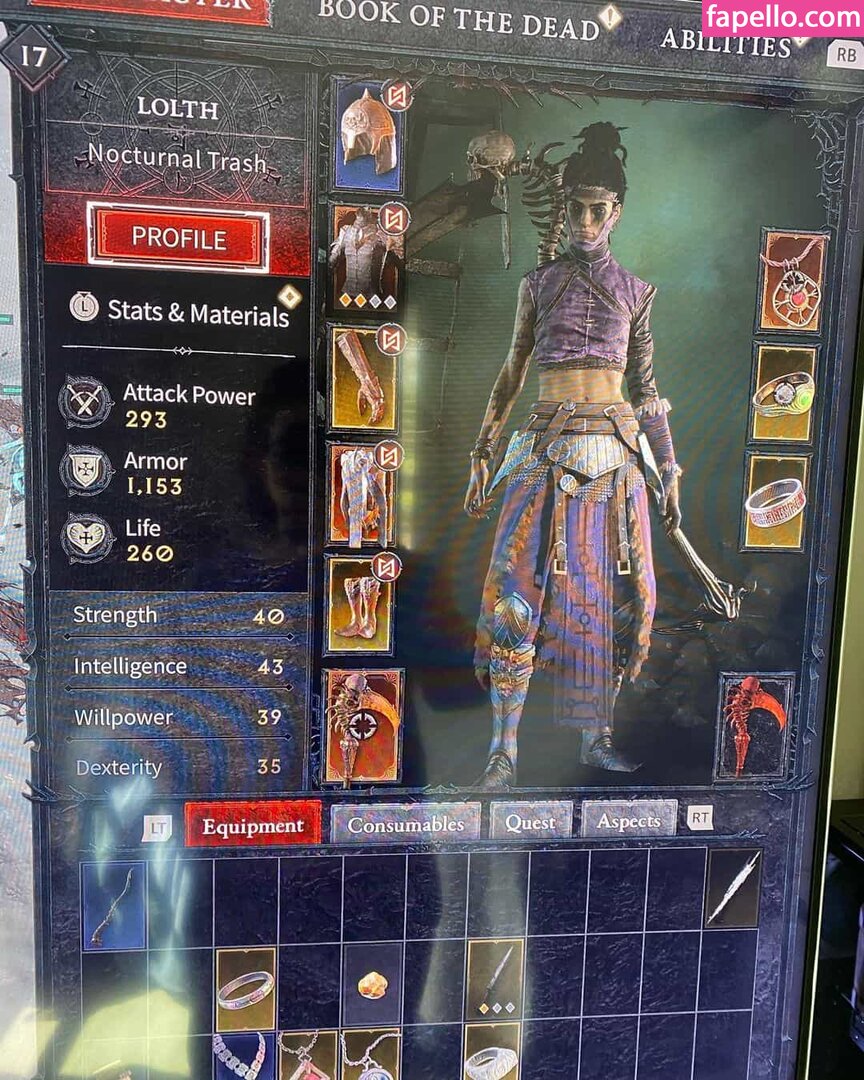Select the red scythe offhand slot
Viewport: 864px width, 1080px height.
755,725
